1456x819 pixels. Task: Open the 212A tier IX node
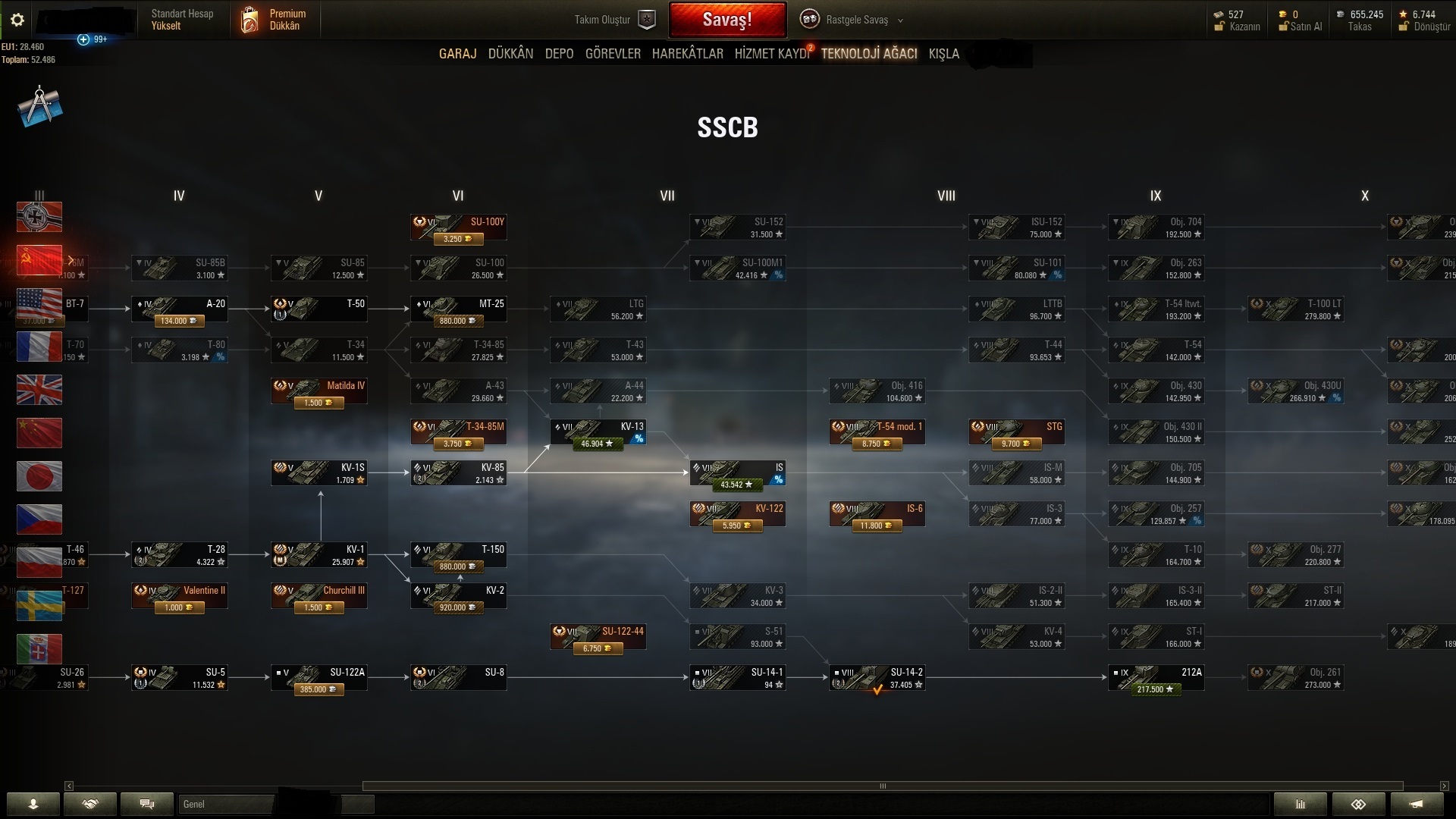[1156, 678]
